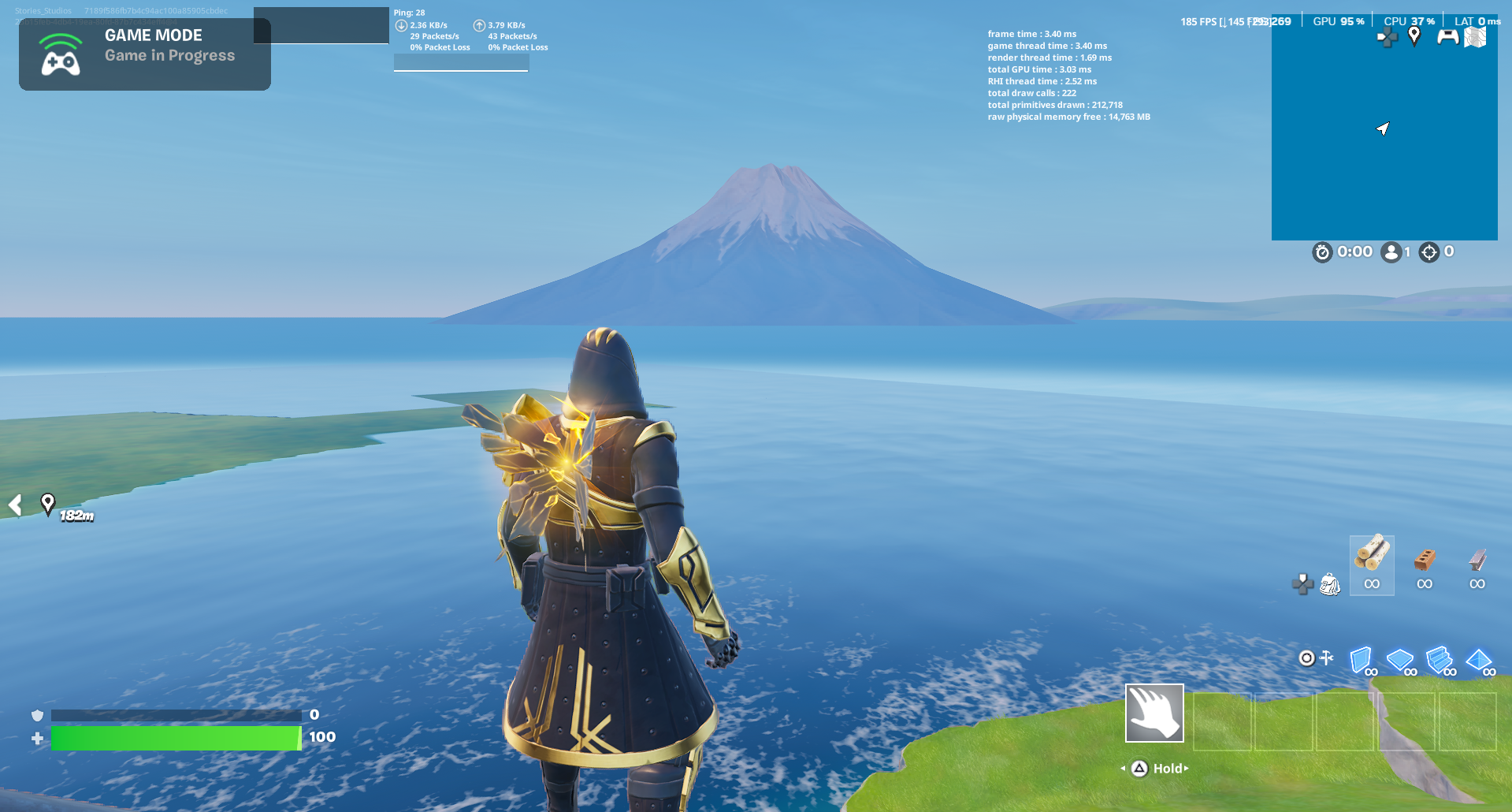This screenshot has width=1512, height=812.
Task: Click the map icon beside the LAT counter
Action: pyautogui.click(x=1475, y=37)
